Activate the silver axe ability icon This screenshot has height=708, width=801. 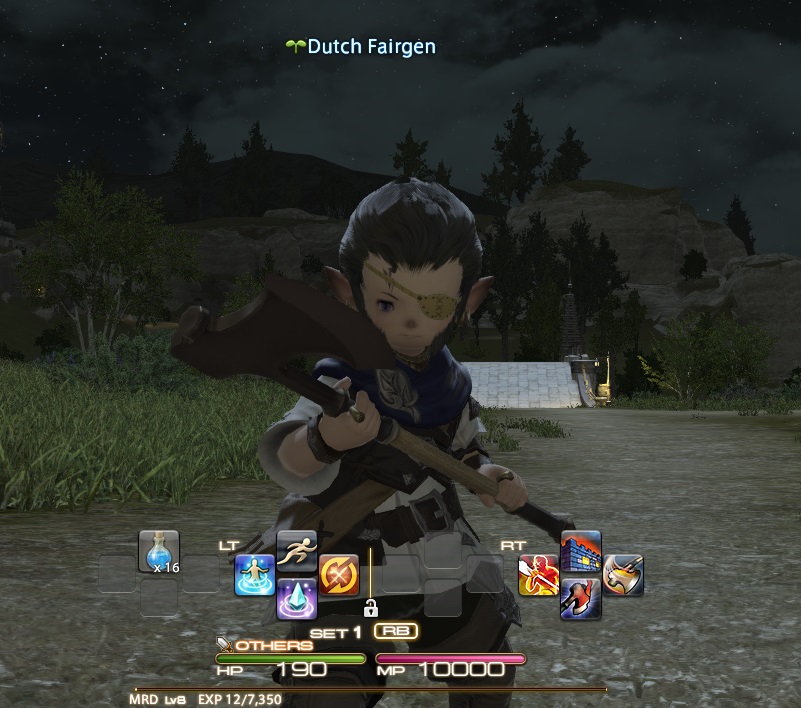(623, 575)
